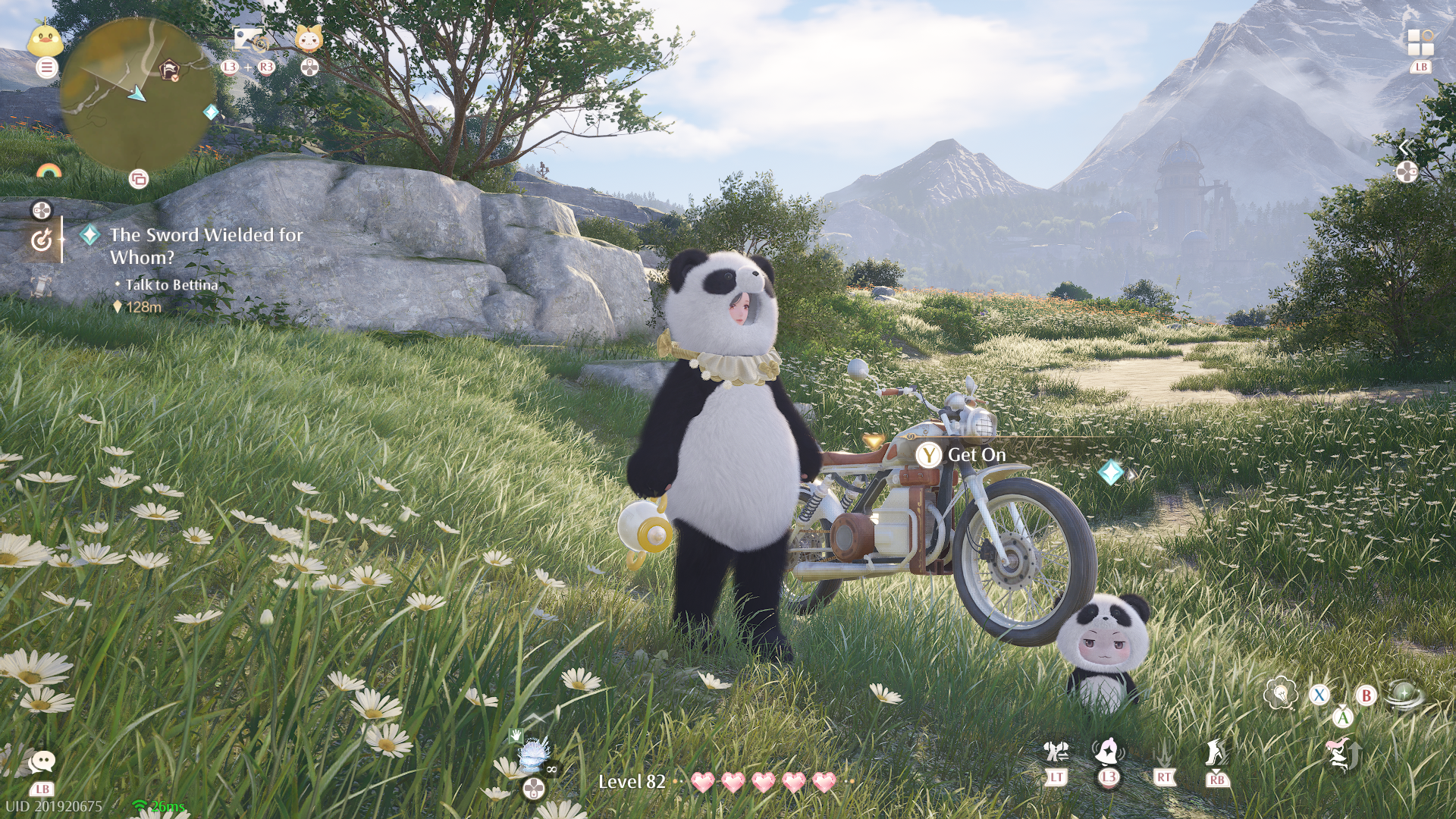Open the four-squares grid icon
Screen dimensions: 1456x819
(1420, 42)
